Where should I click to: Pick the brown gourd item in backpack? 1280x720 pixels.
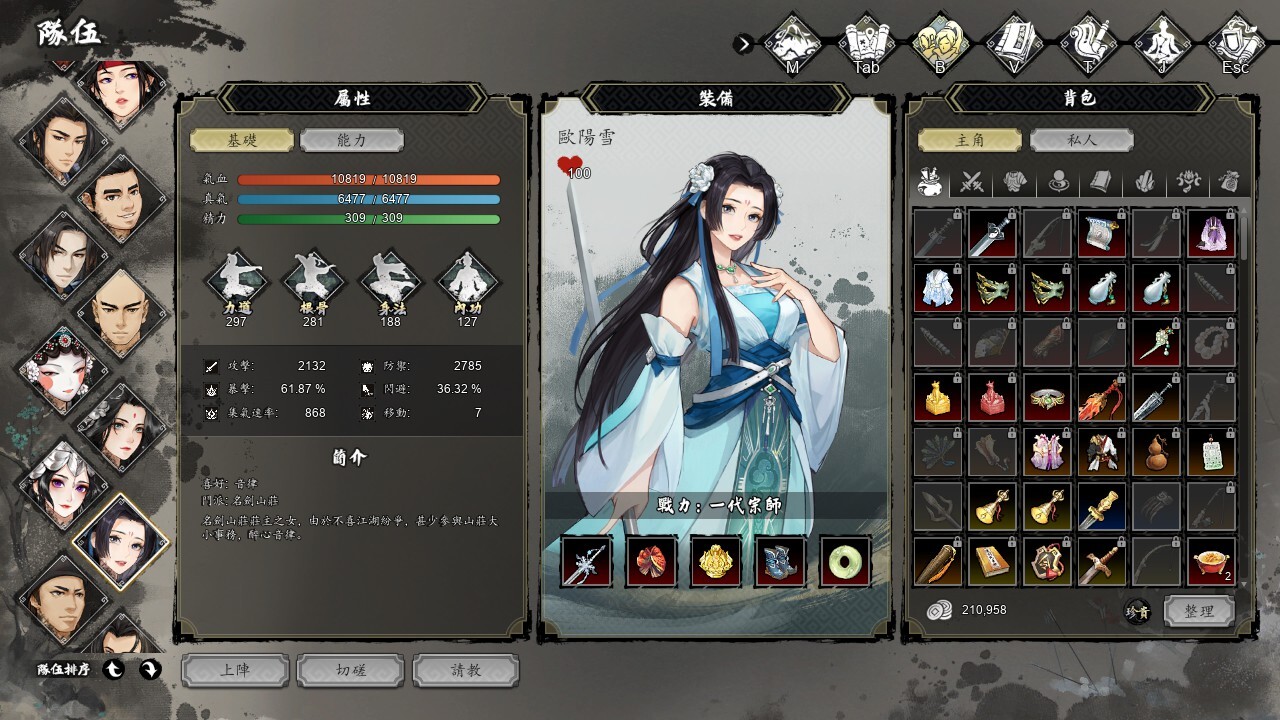pos(1157,453)
